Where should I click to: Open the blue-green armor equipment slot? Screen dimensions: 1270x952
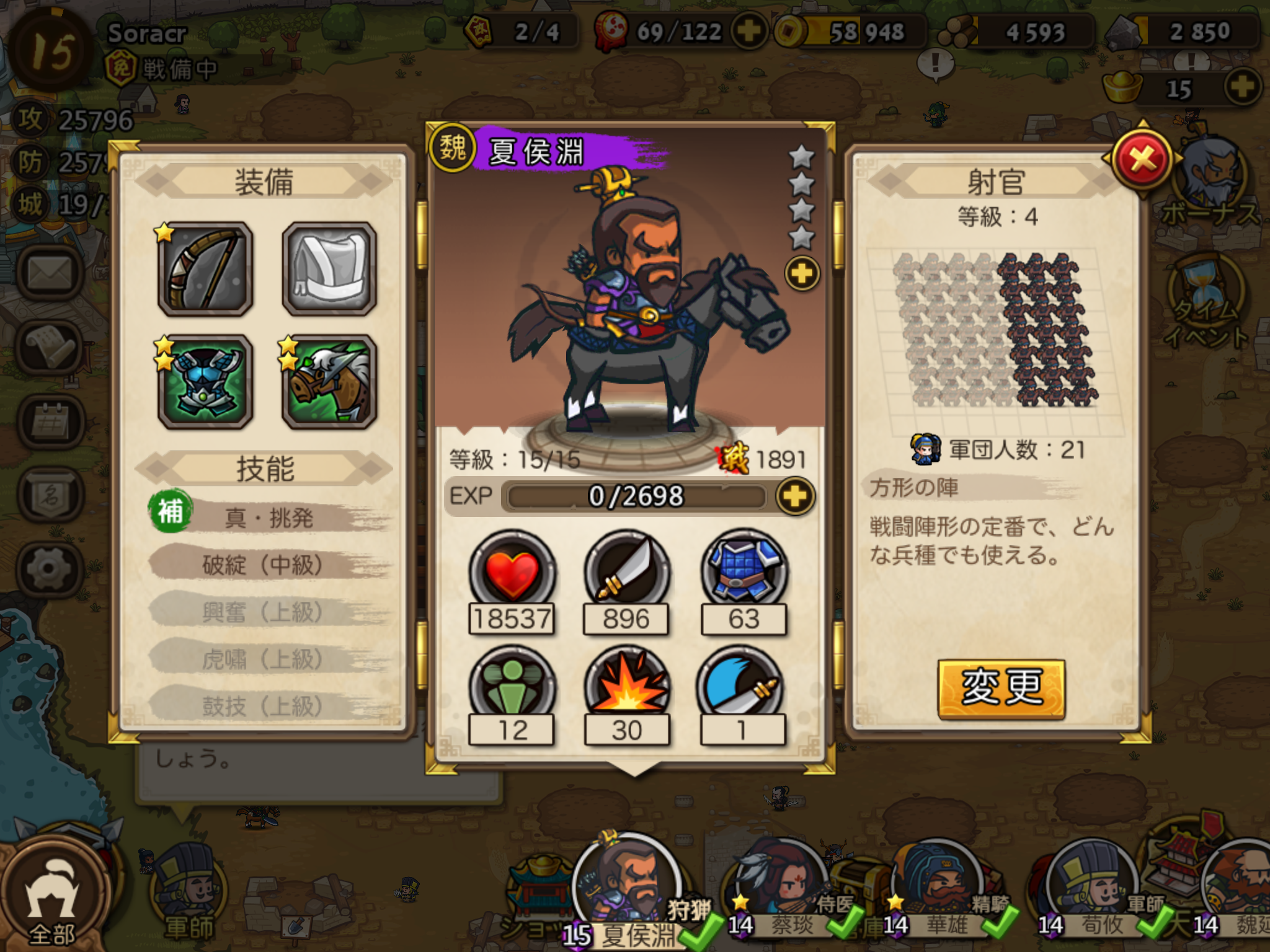(x=205, y=382)
